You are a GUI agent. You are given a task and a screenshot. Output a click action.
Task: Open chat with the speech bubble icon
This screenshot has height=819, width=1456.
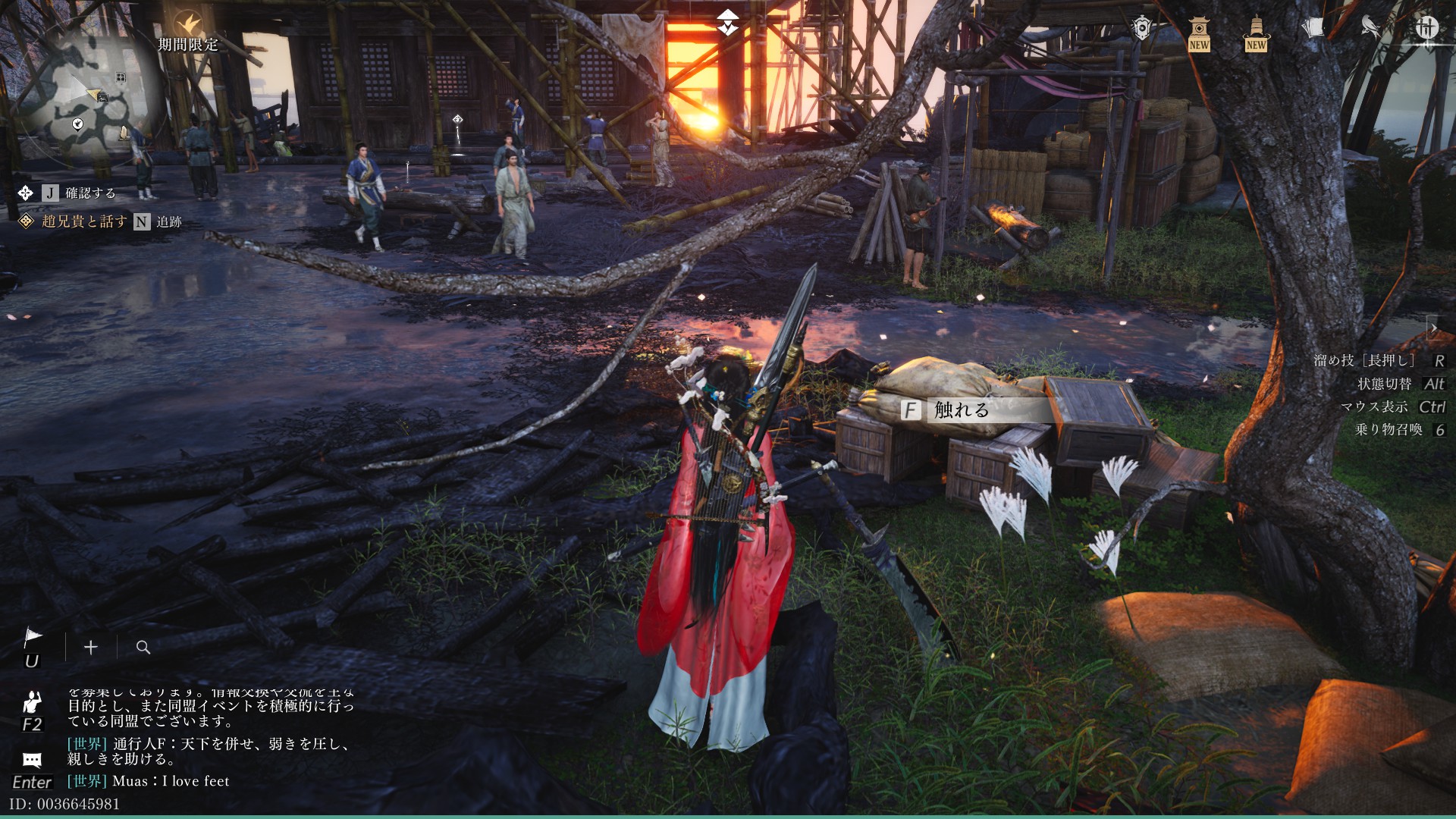(32, 760)
